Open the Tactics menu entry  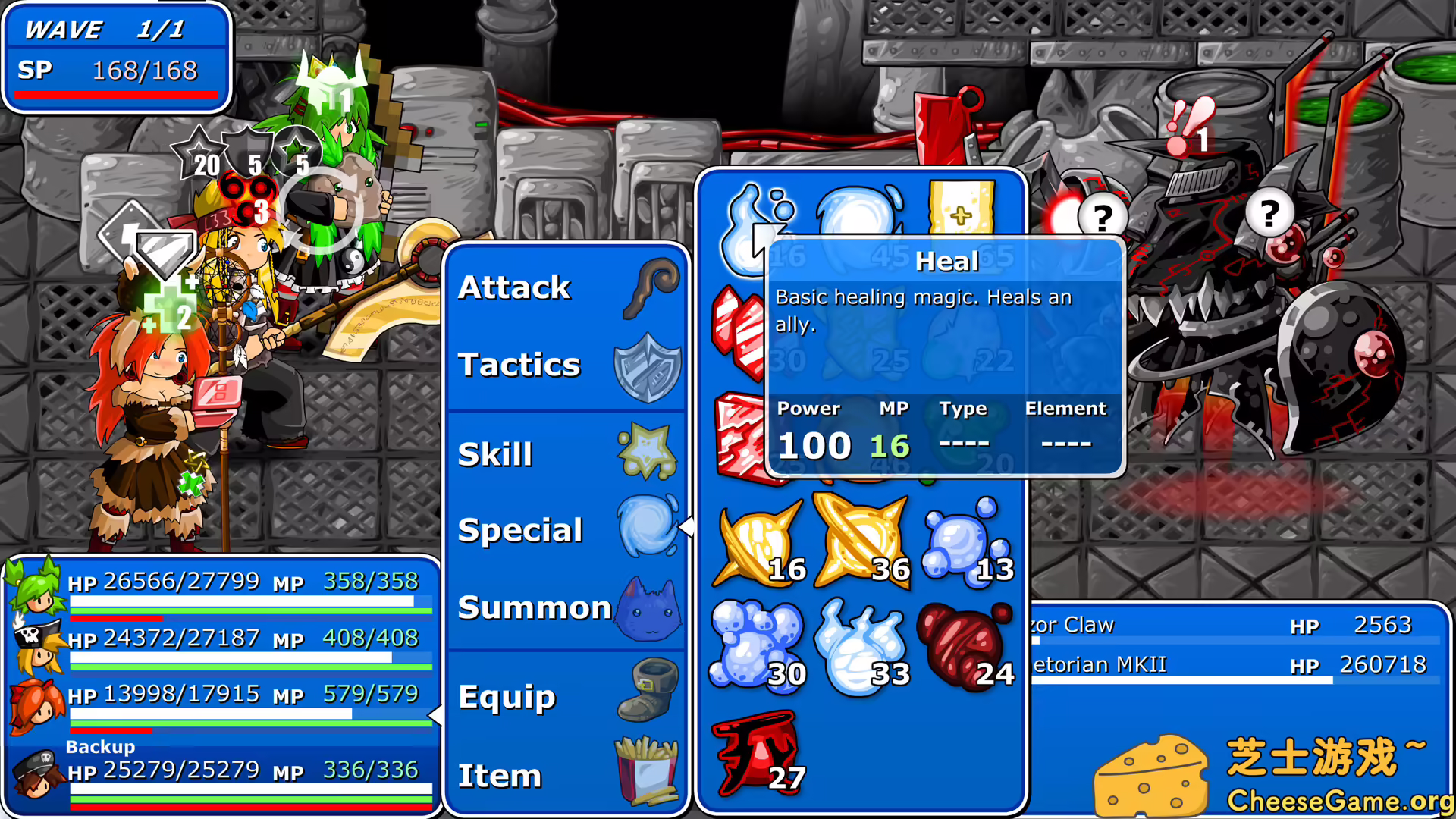pyautogui.click(x=519, y=364)
